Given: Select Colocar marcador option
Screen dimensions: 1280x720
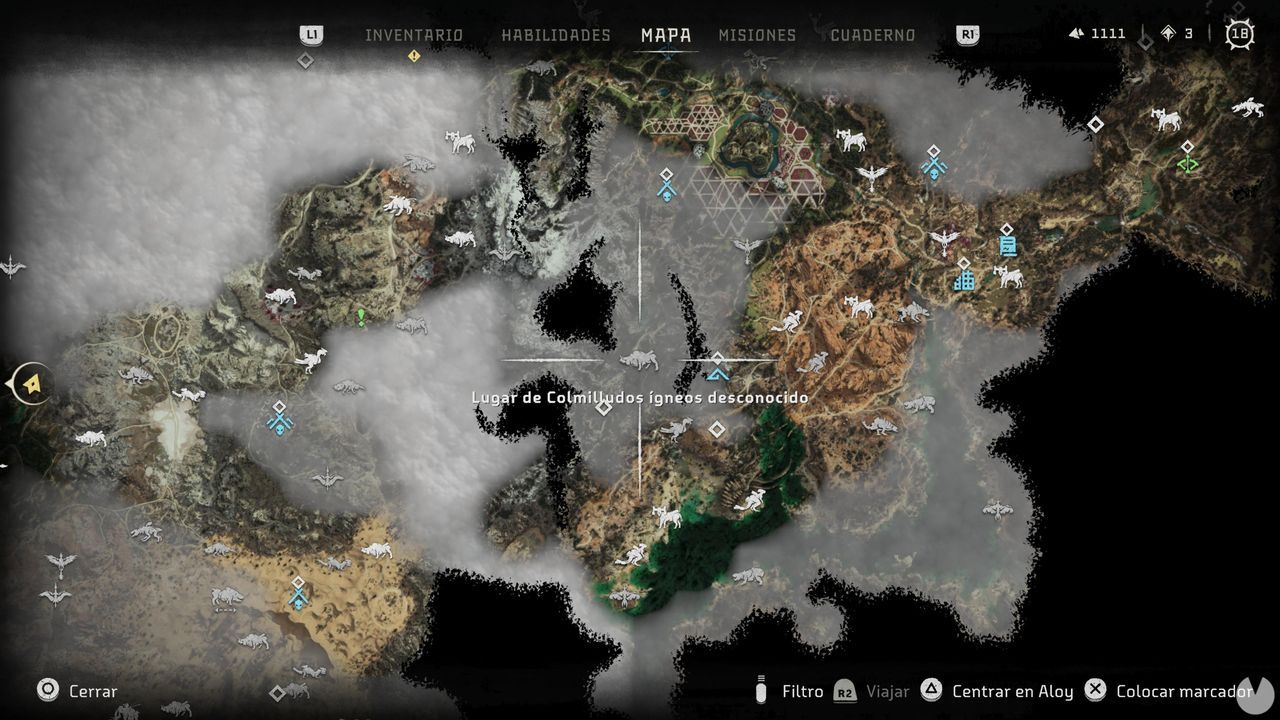Looking at the screenshot, I should pos(1184,691).
